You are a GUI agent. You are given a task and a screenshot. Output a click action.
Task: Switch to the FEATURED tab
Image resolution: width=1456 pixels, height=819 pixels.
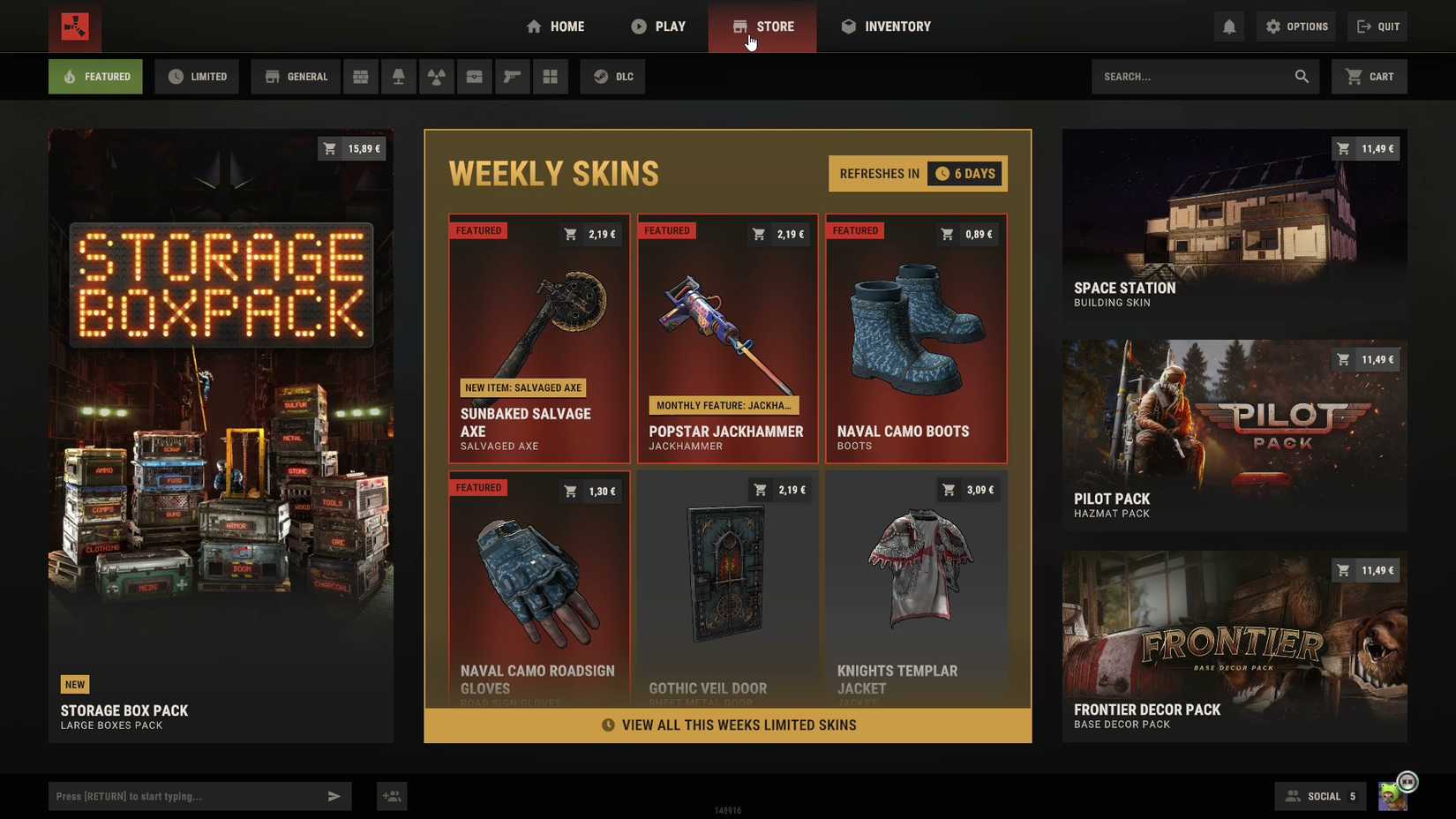(x=94, y=76)
